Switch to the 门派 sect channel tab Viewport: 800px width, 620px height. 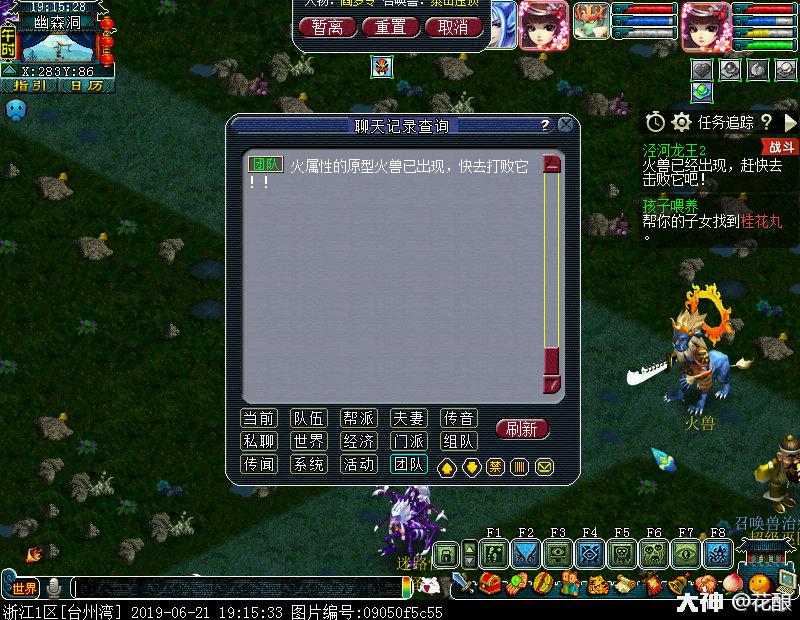point(408,441)
